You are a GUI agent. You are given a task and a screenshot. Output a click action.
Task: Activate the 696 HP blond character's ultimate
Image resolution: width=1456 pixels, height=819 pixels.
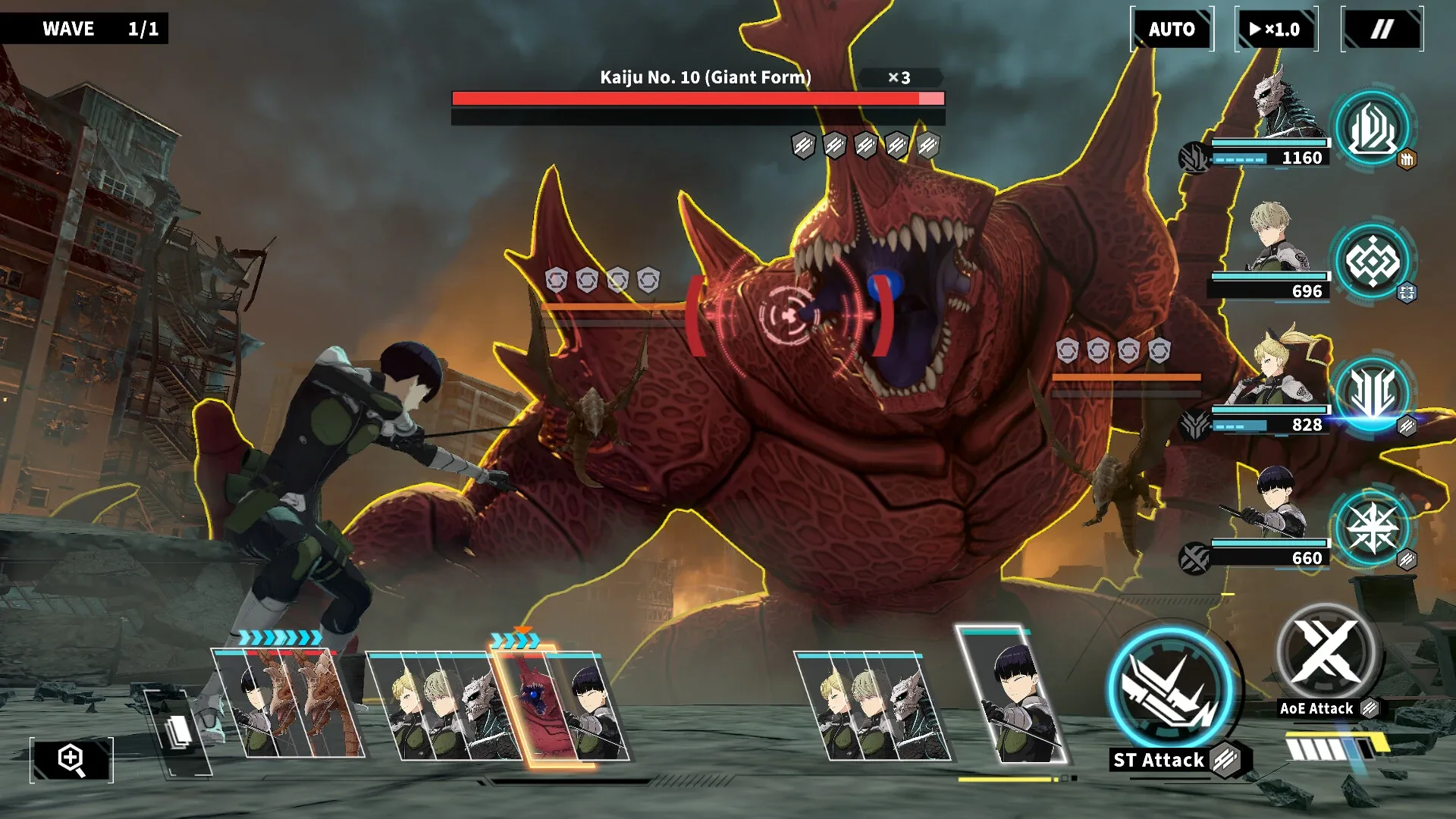pyautogui.click(x=1372, y=262)
